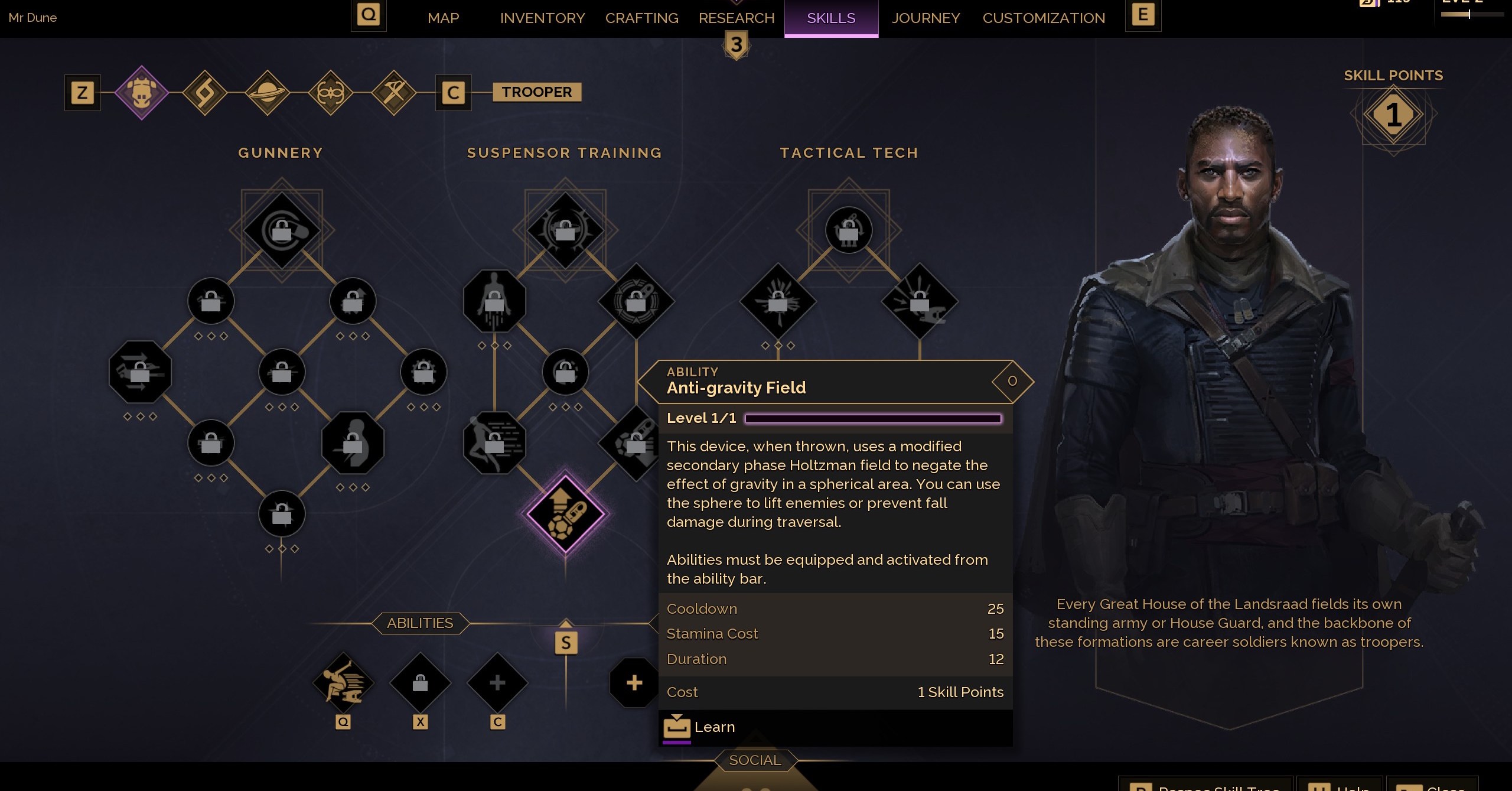This screenshot has height=791, width=1512.
Task: Select the planet-symbol class icon in top row
Action: (x=268, y=93)
